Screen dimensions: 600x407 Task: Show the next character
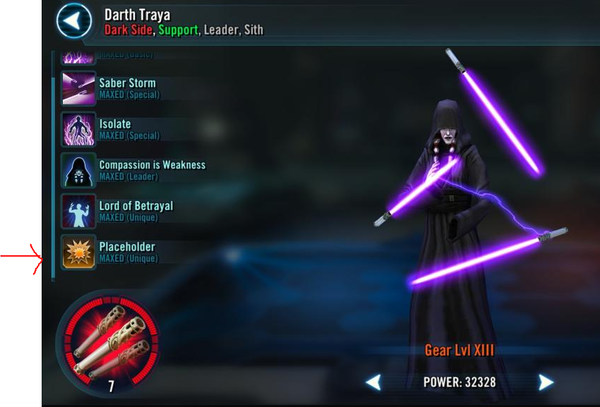pos(546,382)
